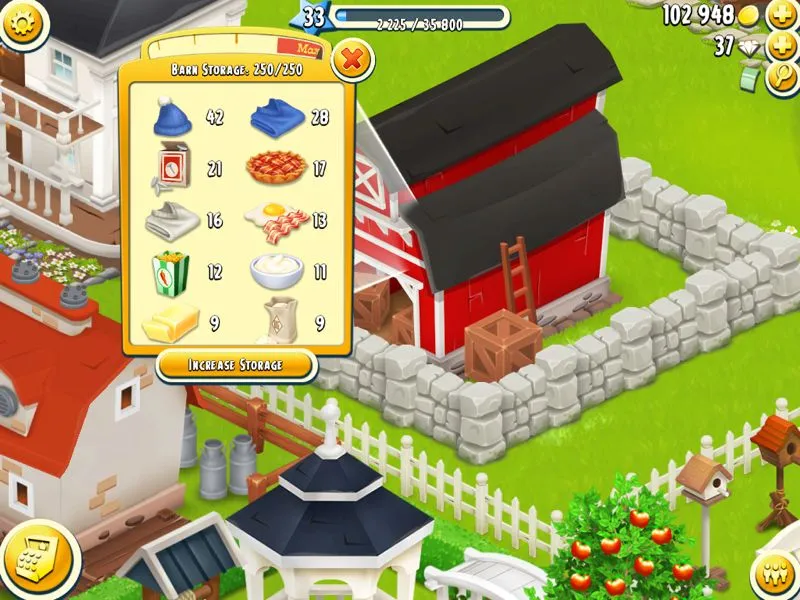Screen dimensions: 800x600
Task: Add coins with the plus button
Action: [x=781, y=16]
